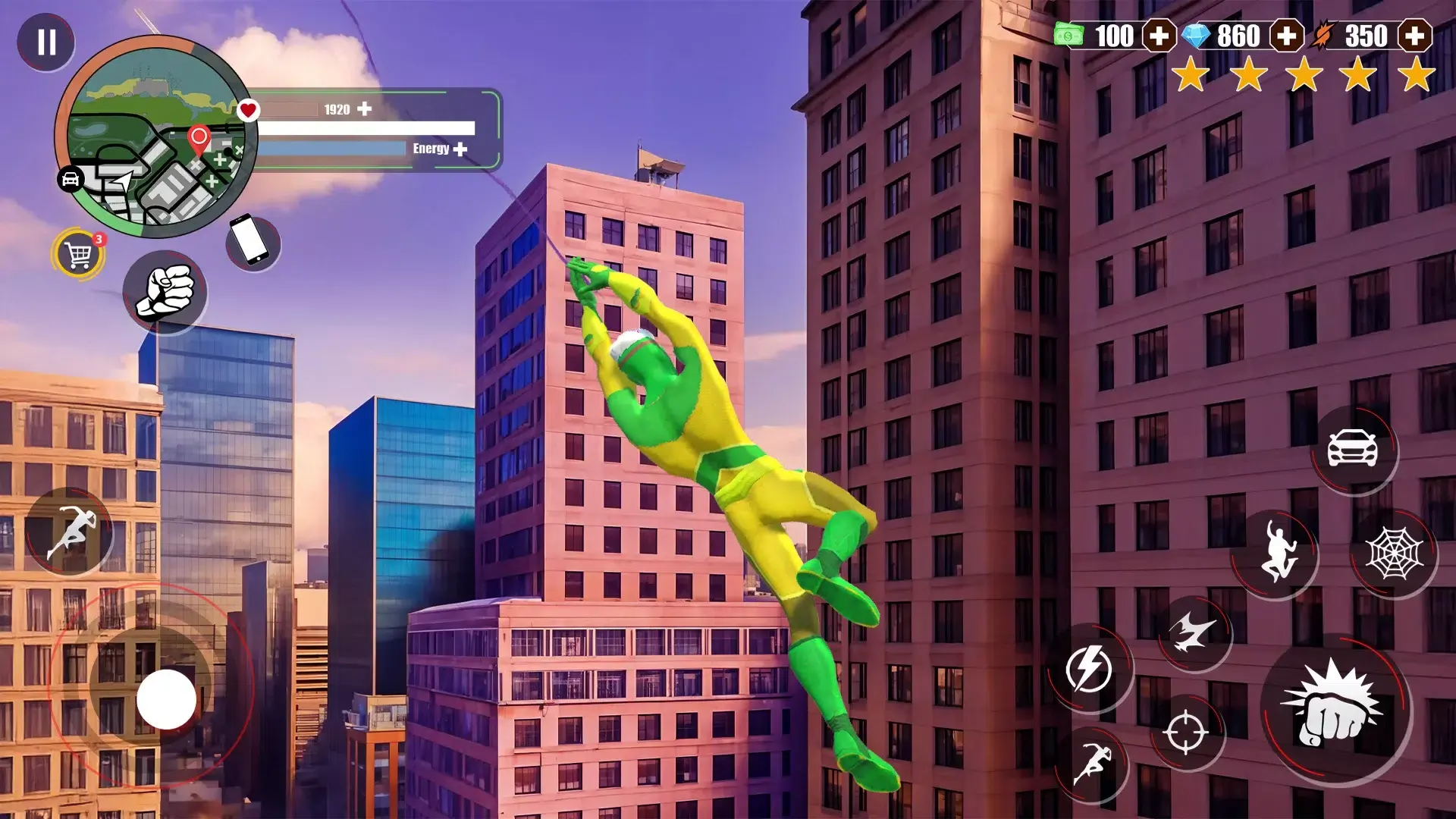The width and height of the screenshot is (1456, 819).
Task: Refill energy using the Energy plus button
Action: click(x=460, y=149)
